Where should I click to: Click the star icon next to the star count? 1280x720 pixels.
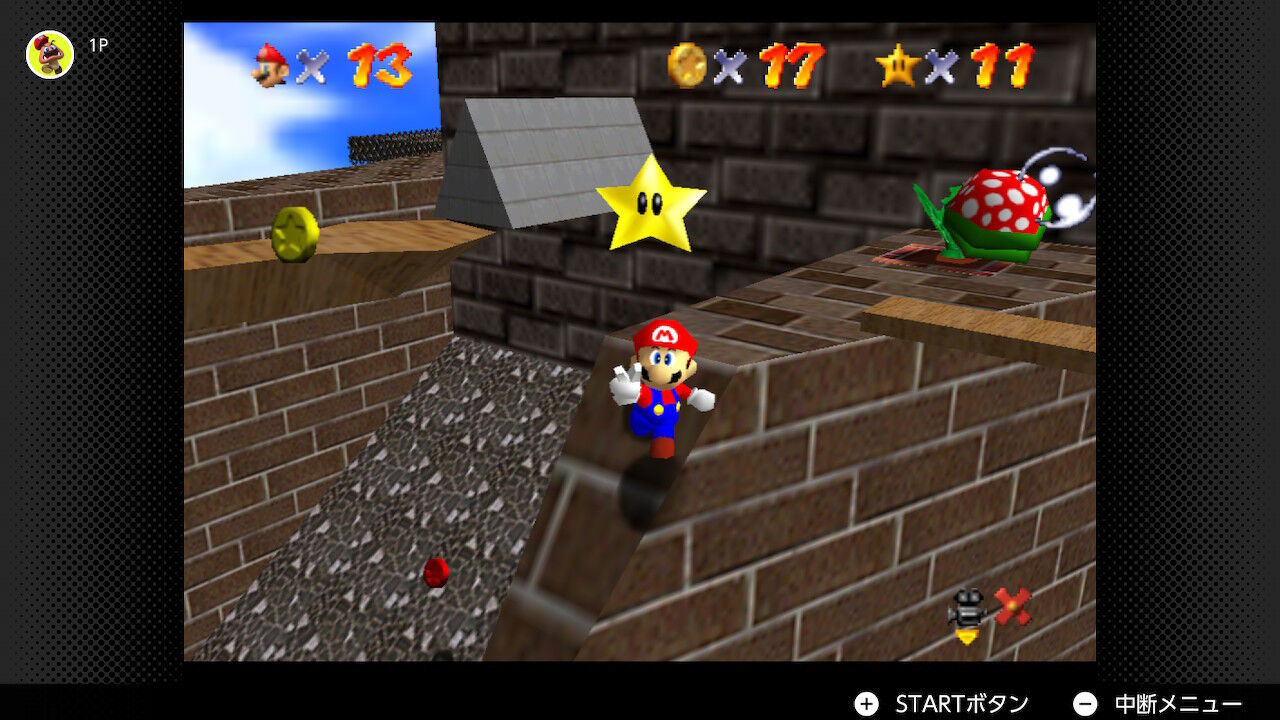click(x=898, y=67)
